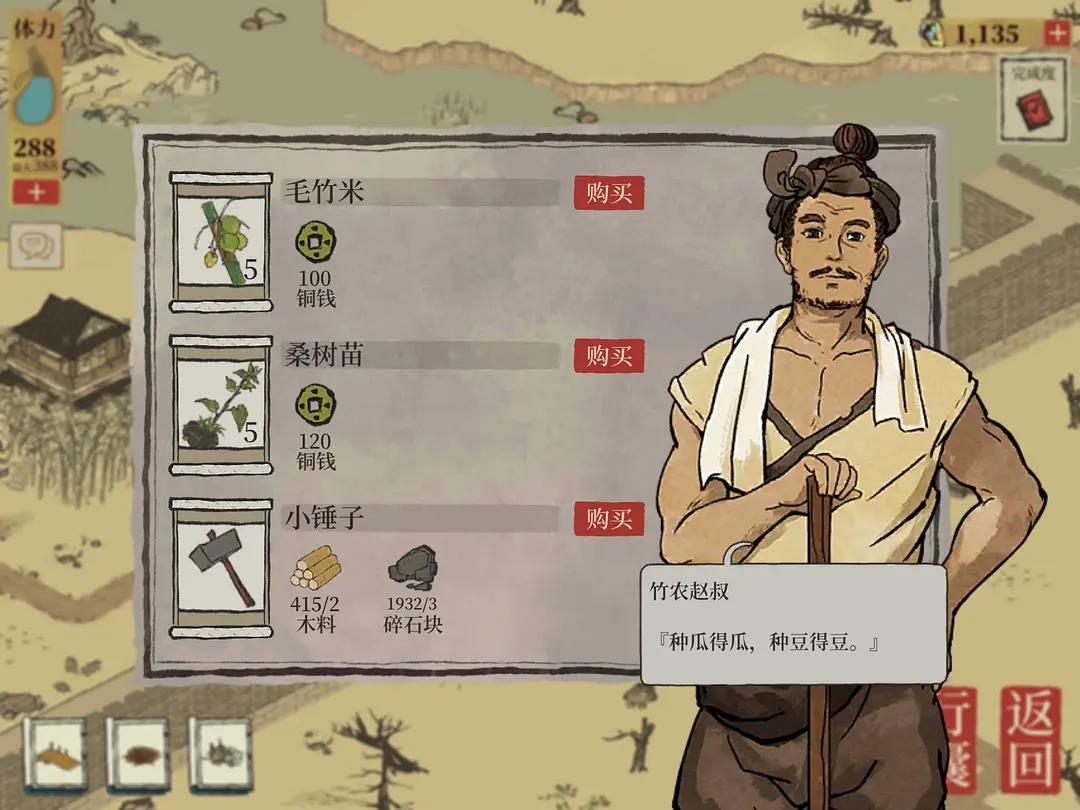Select the 毛竹米 item picture
Image resolution: width=1080 pixels, height=810 pixels.
[221, 241]
